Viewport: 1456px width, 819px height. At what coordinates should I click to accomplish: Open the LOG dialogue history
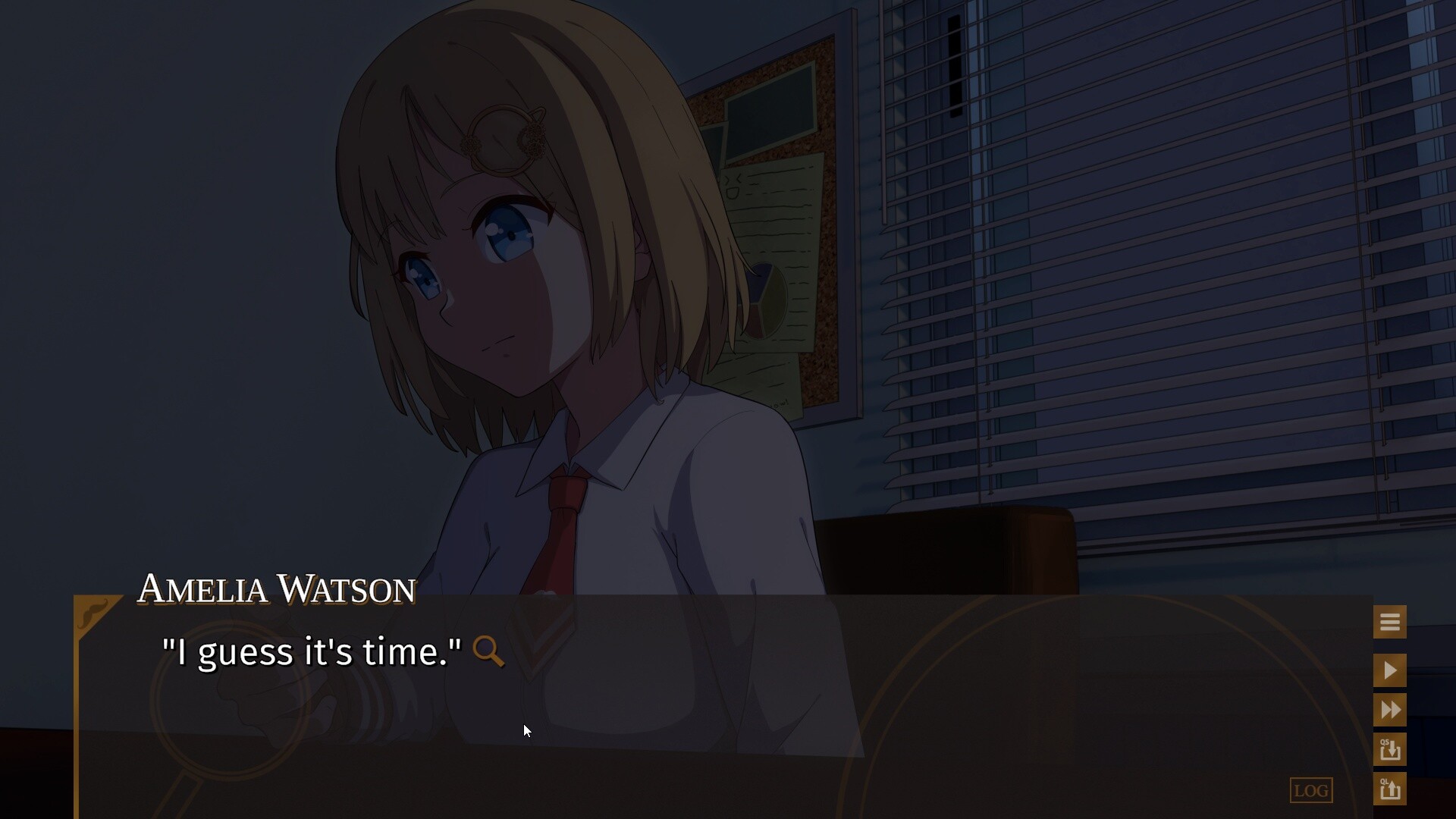point(1311,790)
